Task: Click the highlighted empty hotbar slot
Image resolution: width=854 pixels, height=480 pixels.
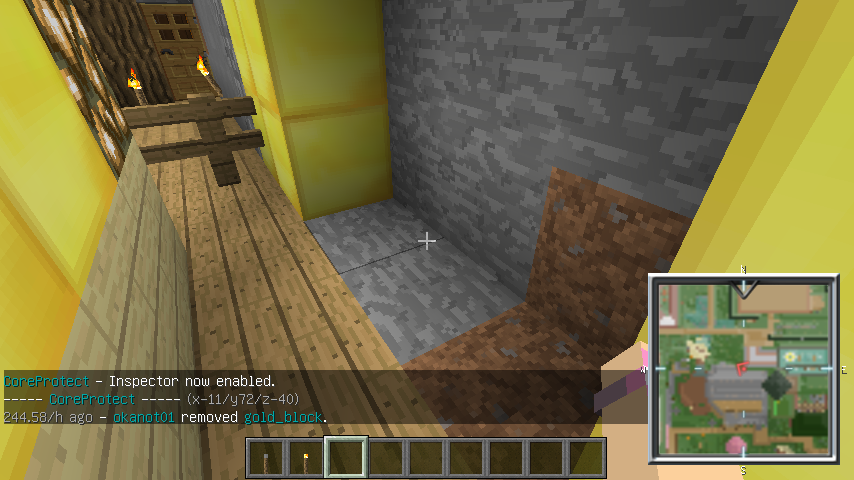Action: point(347,458)
